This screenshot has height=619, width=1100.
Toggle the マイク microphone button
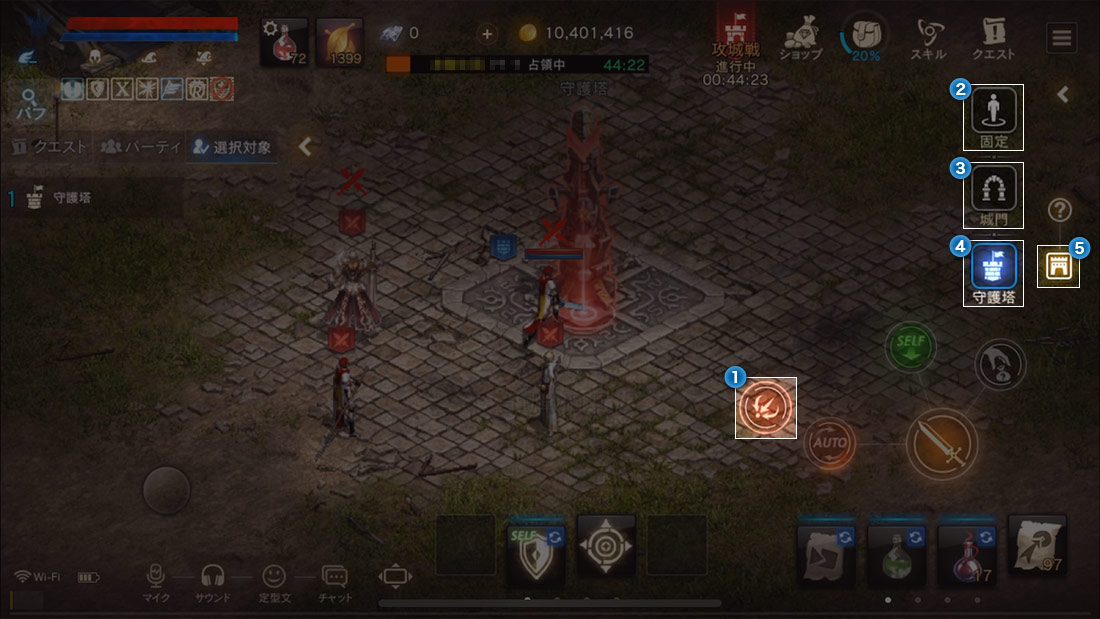click(155, 582)
